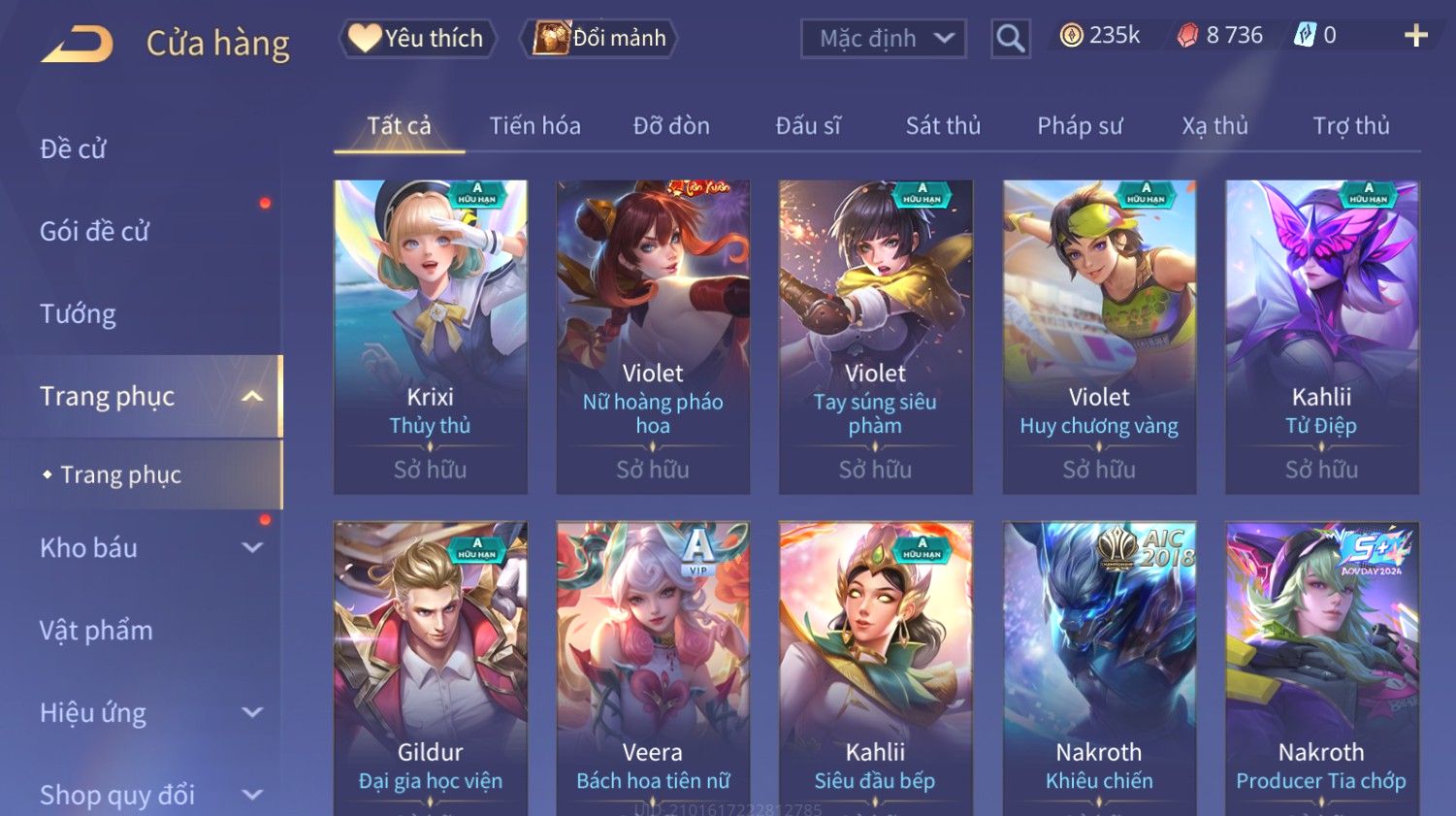The image size is (1456, 816).
Task: Open the Tướng heroes section
Action: [x=78, y=314]
